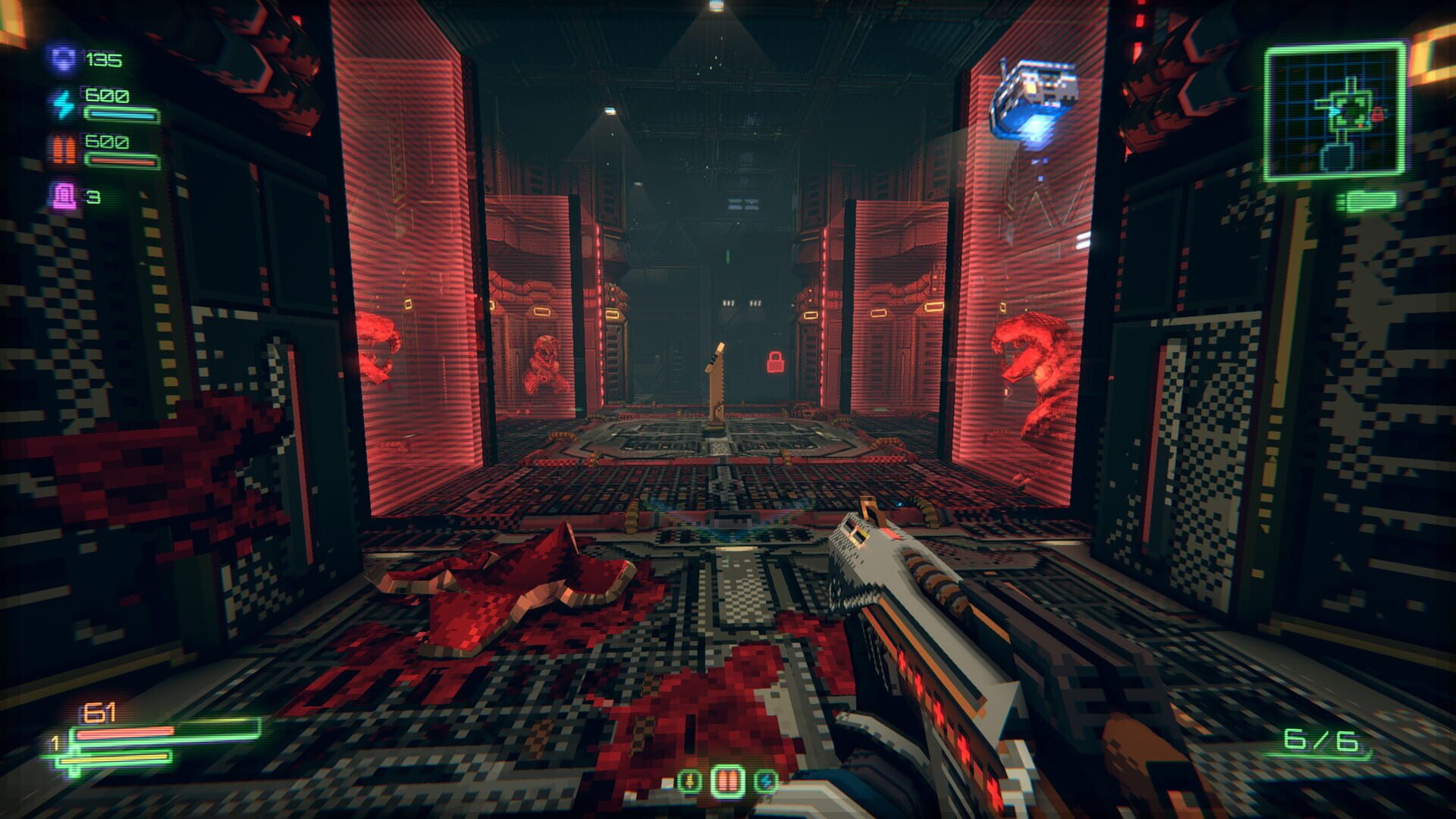This screenshot has width=1456, height=819.
Task: Click the player arrow marker on the minimap
Action: tap(1335, 111)
